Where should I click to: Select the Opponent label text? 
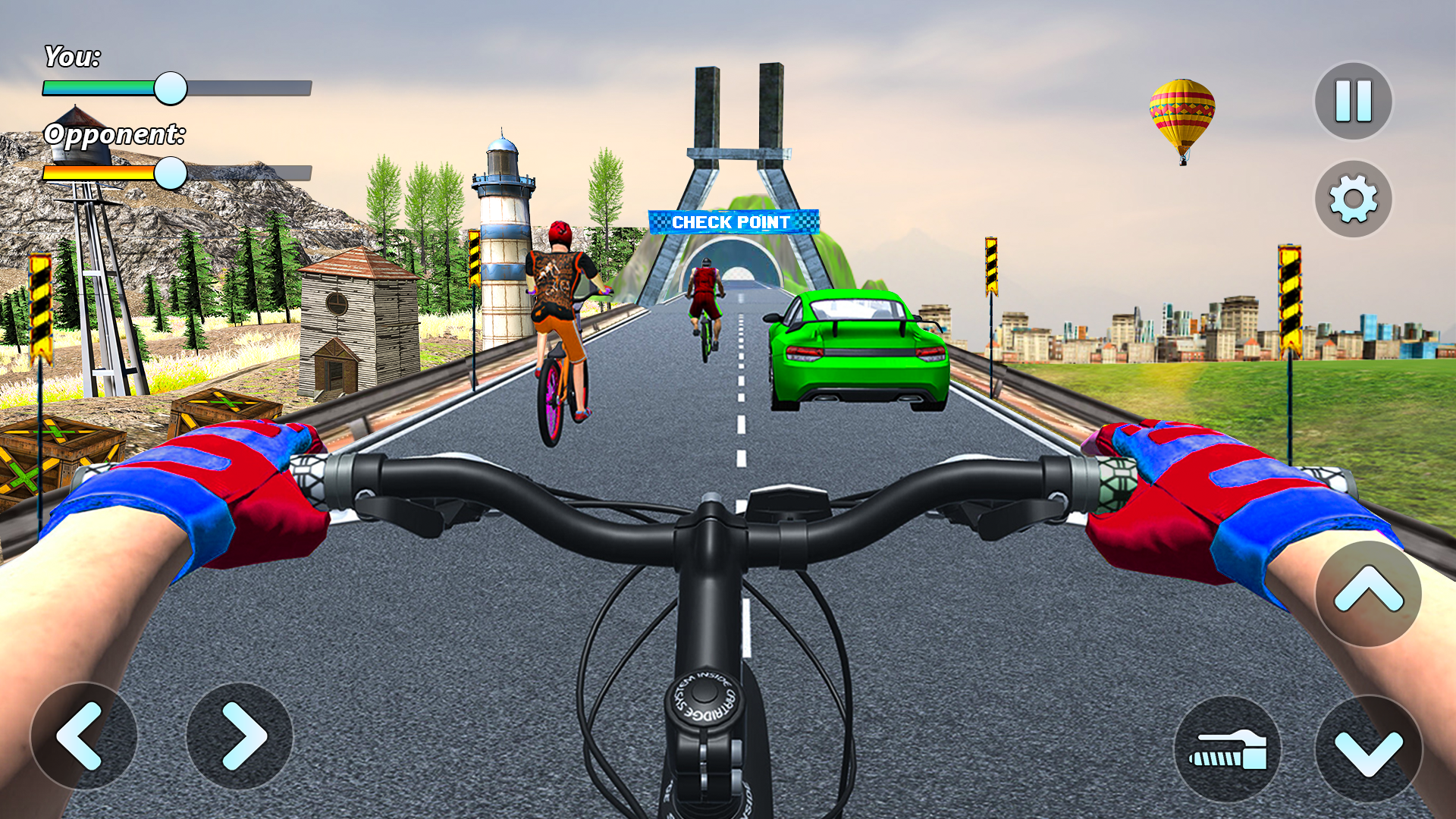[x=115, y=136]
